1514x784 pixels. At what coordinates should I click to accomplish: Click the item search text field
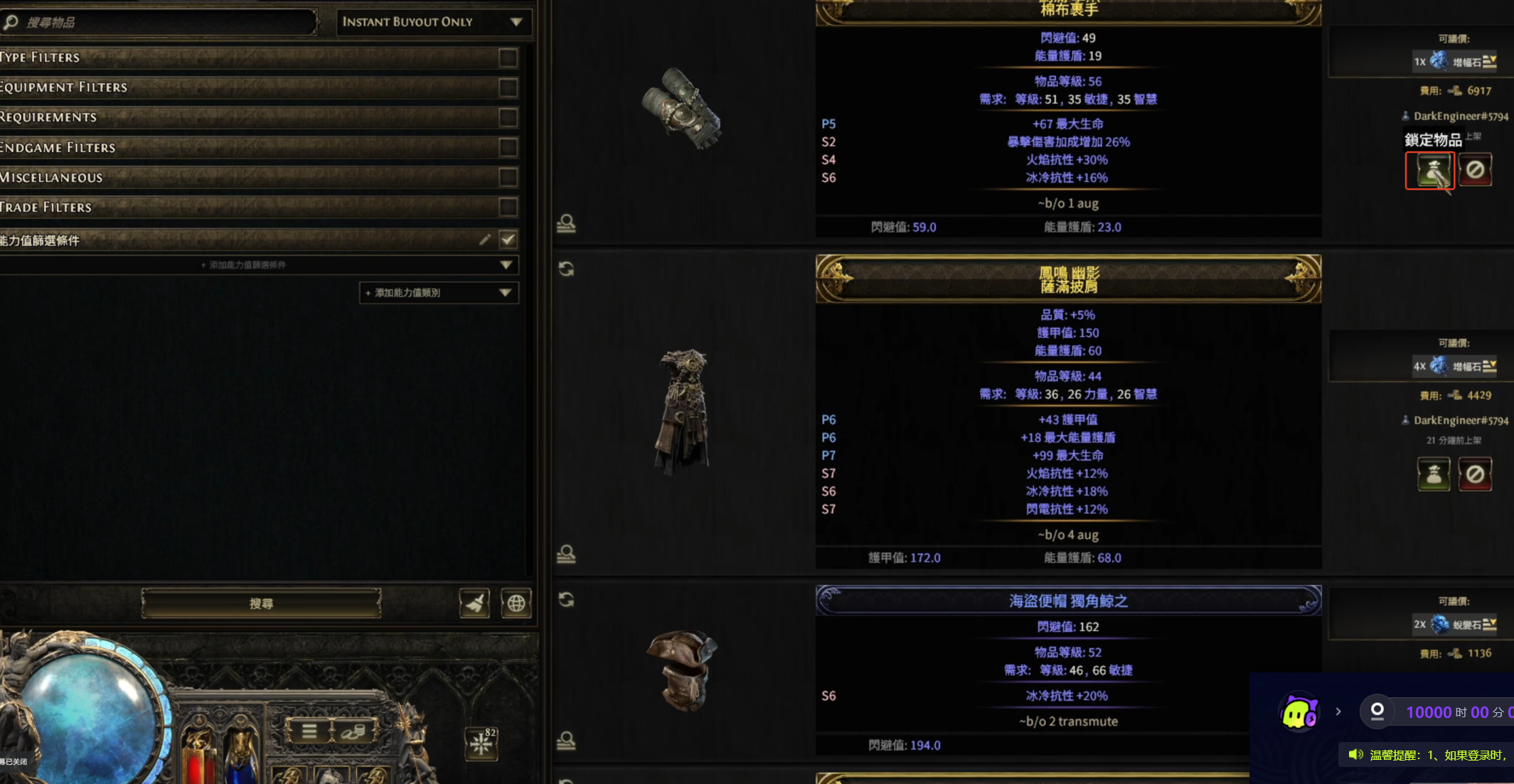pyautogui.click(x=167, y=23)
